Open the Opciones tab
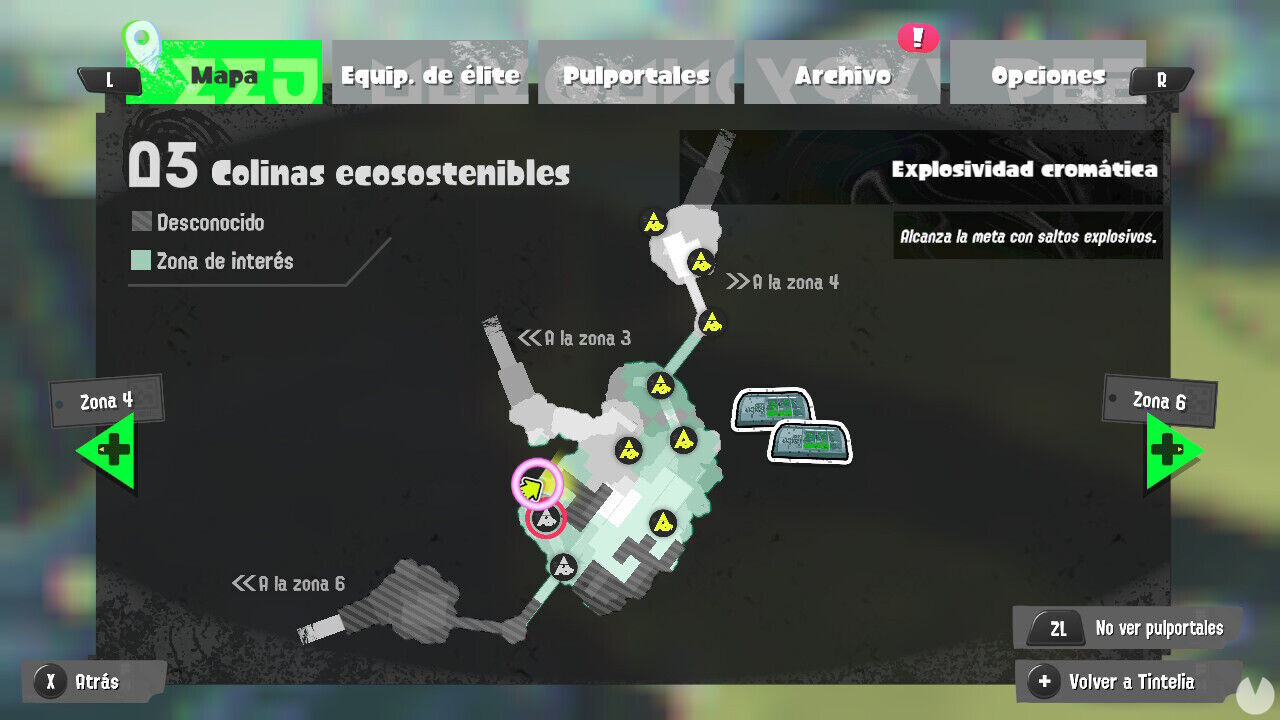Image resolution: width=1280 pixels, height=720 pixels. coord(1047,74)
